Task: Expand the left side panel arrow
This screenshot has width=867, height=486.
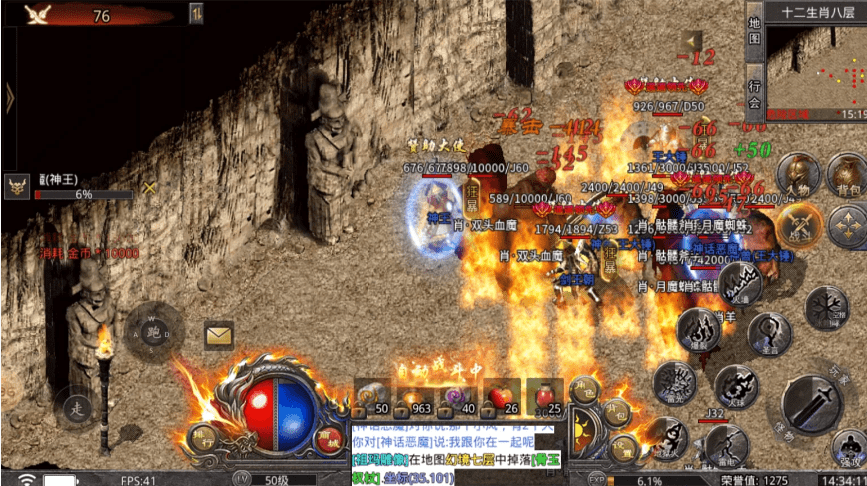Action: 9,97
